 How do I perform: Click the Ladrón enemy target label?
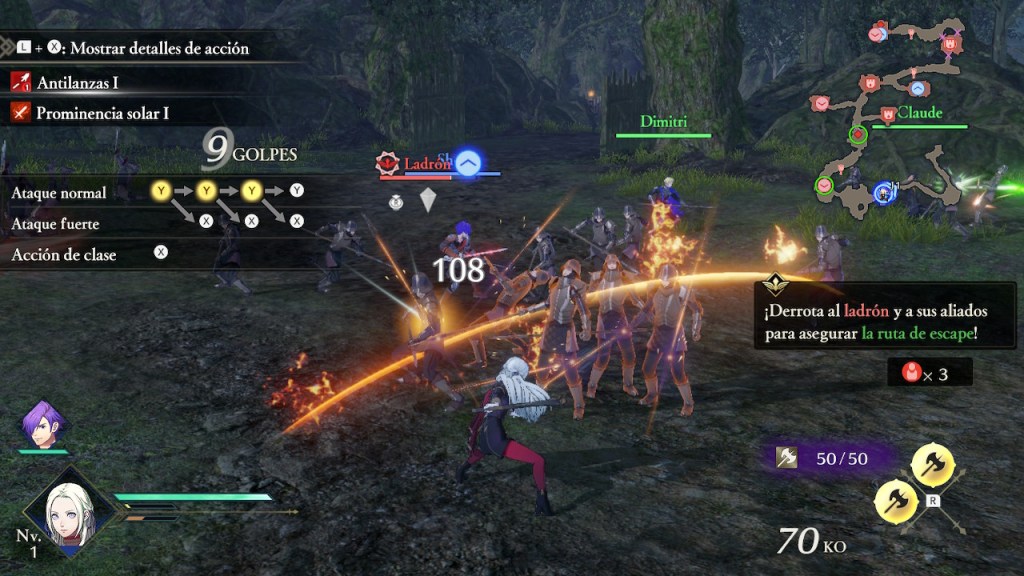pos(427,163)
